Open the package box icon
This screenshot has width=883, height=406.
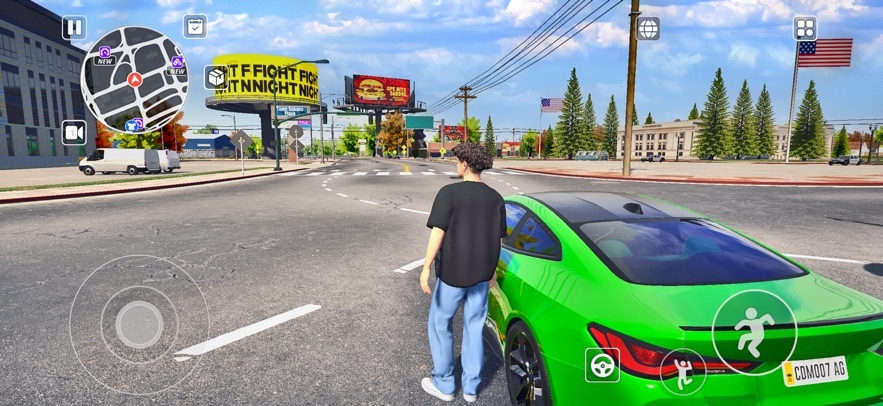pos(215,77)
